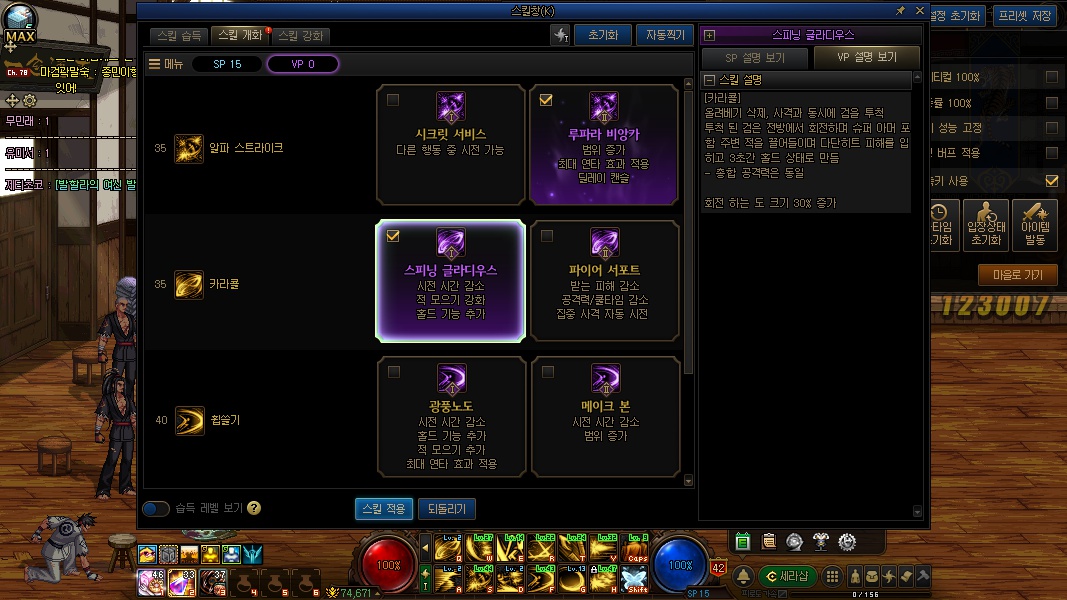Close the skill window with the X
The height and width of the screenshot is (600, 1067).
tap(918, 10)
